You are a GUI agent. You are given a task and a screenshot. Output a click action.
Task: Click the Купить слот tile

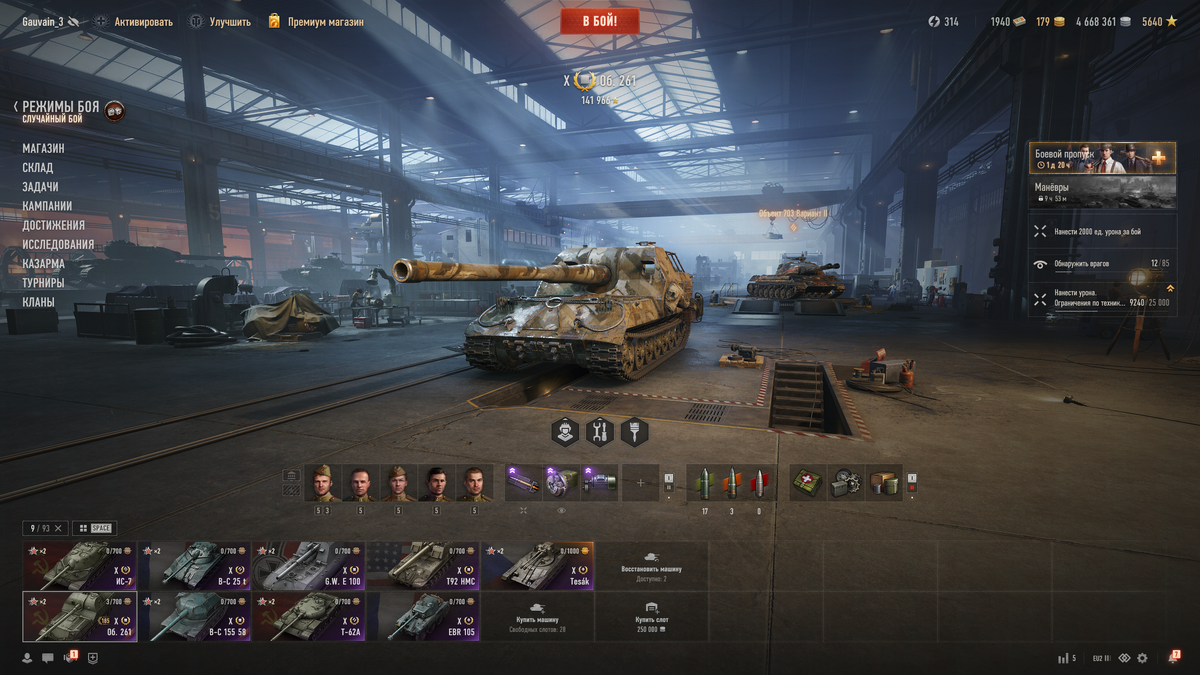tap(651, 616)
